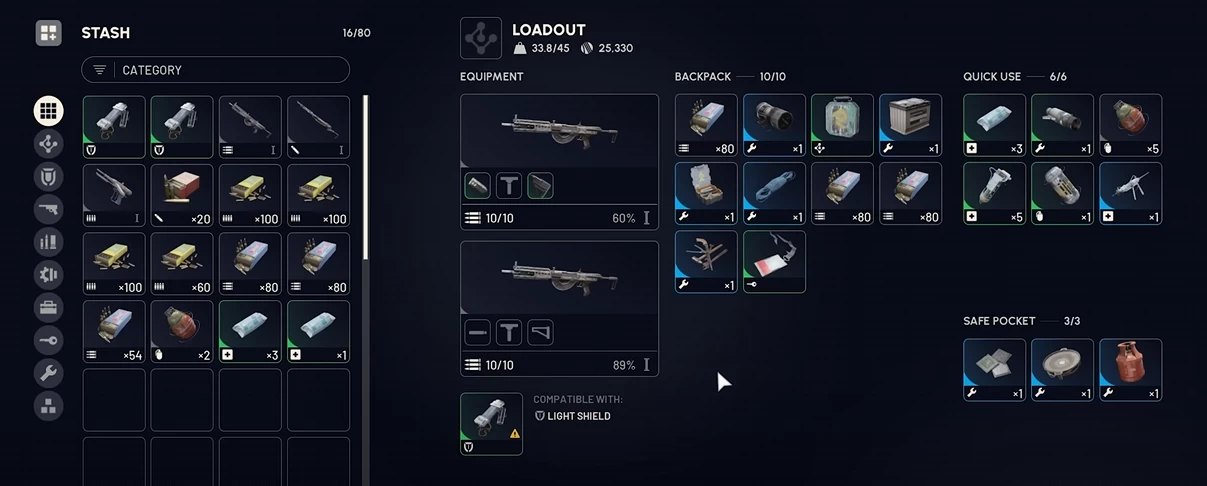Screen dimensions: 1207x486
Task: Select the blue rope coil in backpack
Action: (774, 194)
